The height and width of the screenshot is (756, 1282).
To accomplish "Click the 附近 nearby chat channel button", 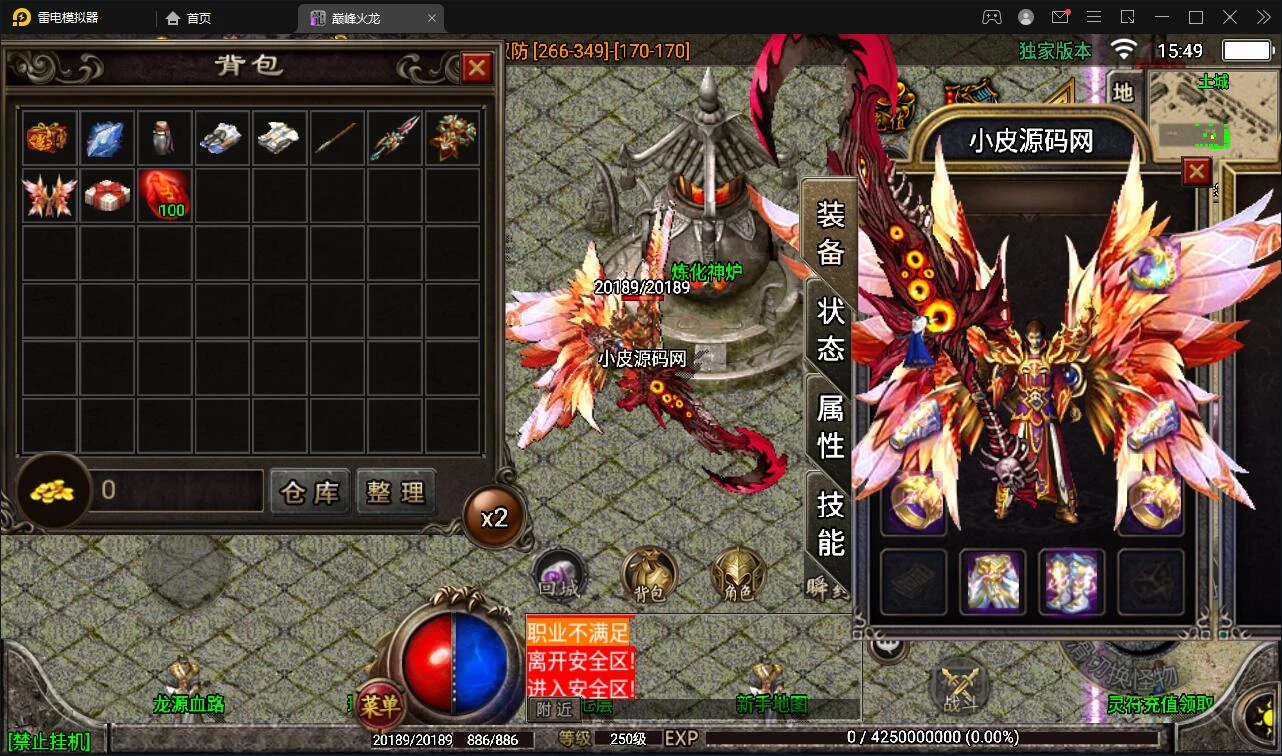I will (x=554, y=709).
